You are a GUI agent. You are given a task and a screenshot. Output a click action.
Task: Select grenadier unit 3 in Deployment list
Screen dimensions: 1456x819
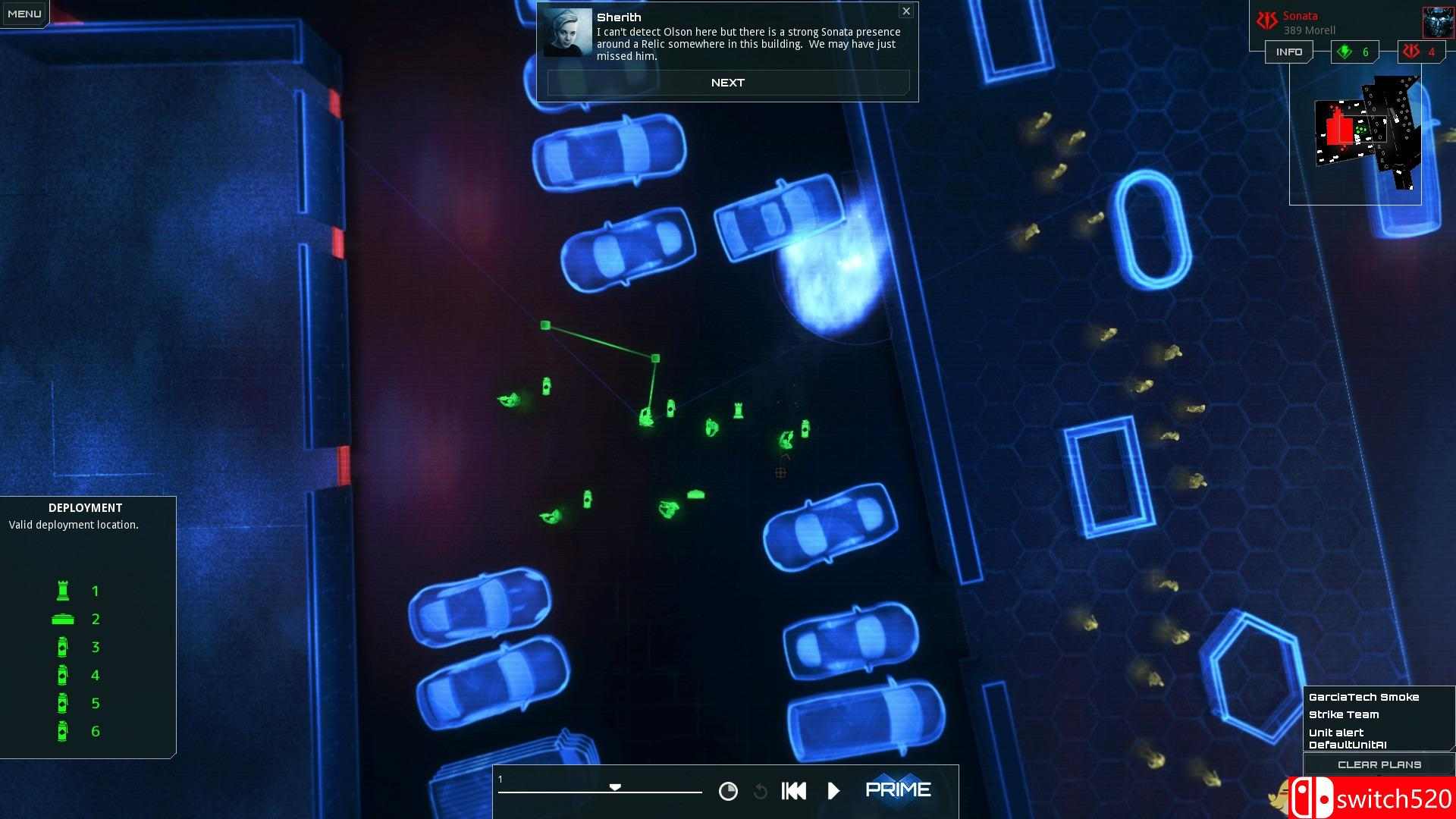tap(63, 647)
